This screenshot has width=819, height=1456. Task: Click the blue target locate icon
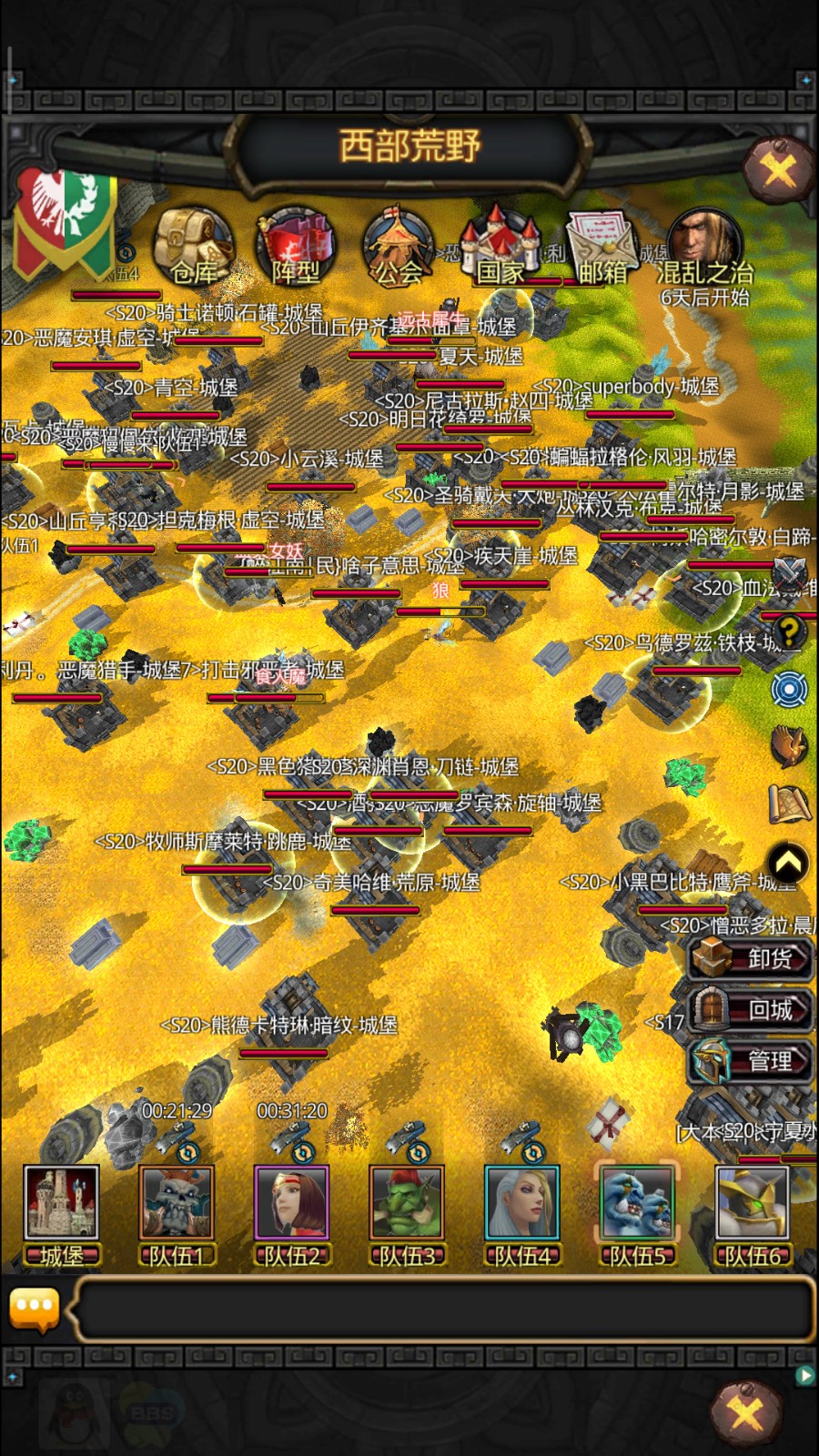(x=789, y=689)
